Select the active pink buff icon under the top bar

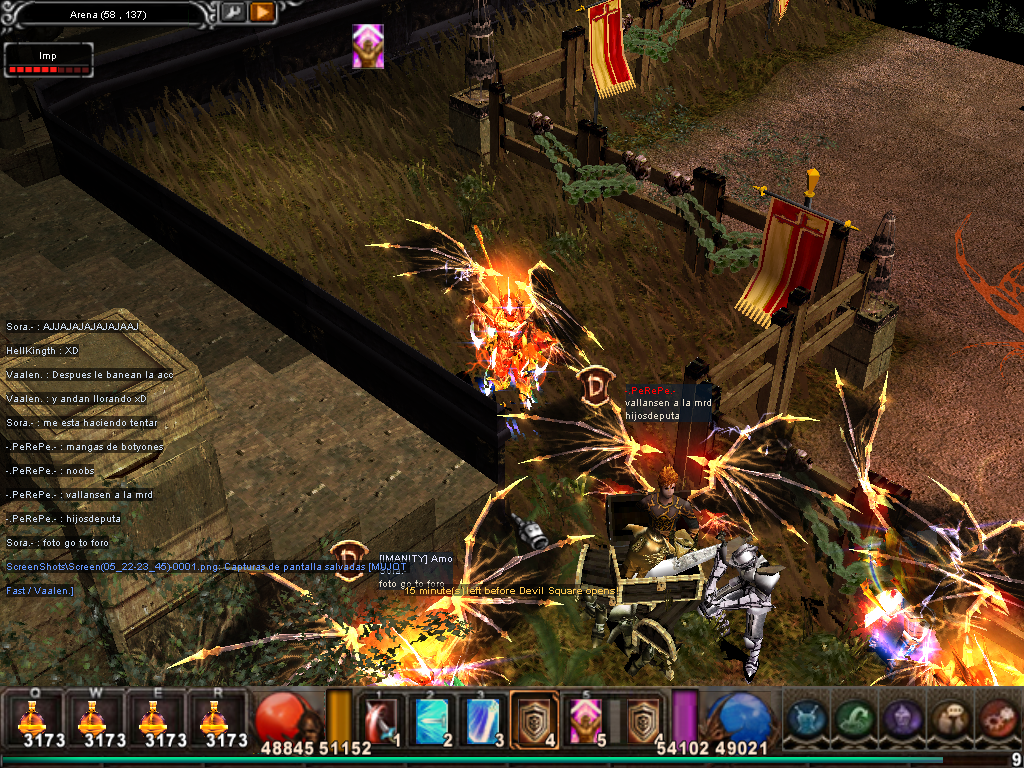pos(367,46)
